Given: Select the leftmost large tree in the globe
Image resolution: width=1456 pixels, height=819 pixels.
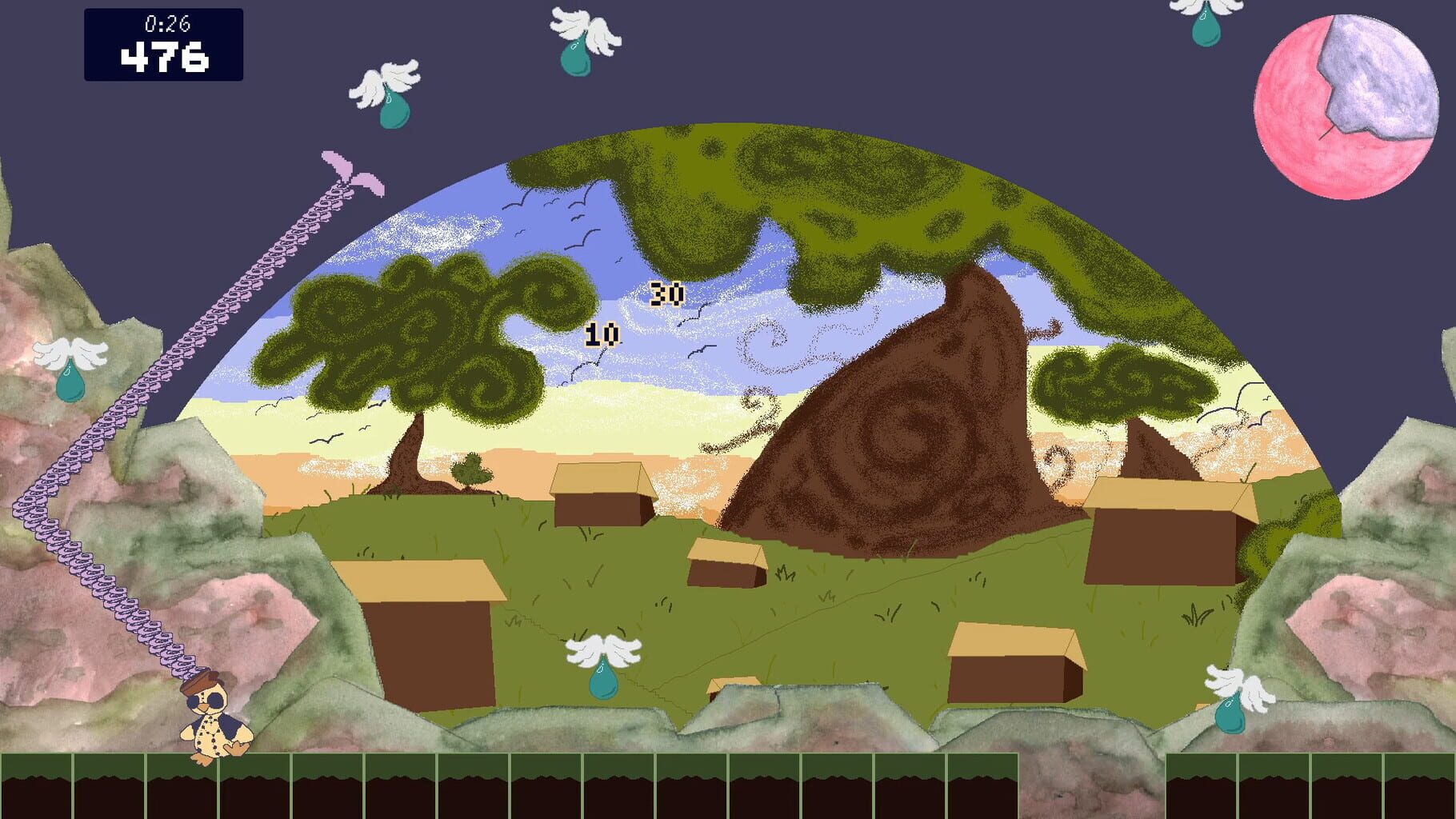Looking at the screenshot, I should [x=416, y=336].
